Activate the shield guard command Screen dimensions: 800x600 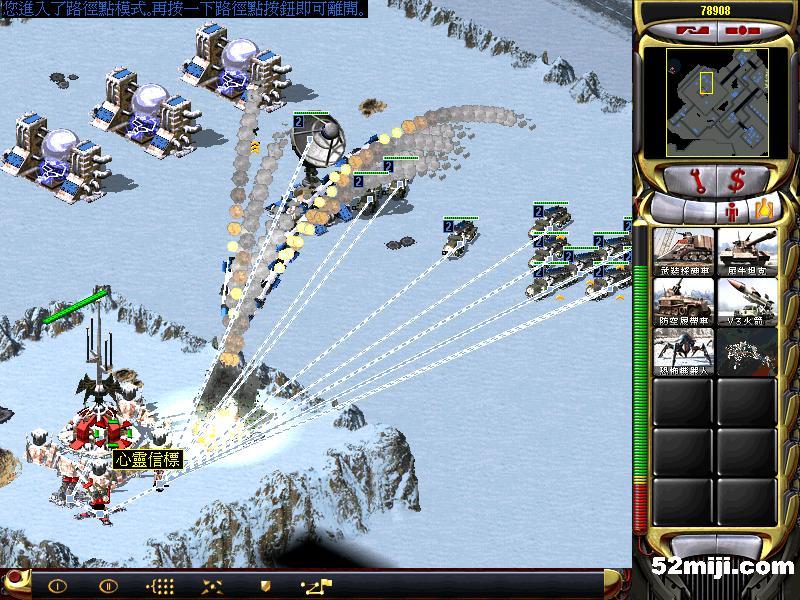(265, 586)
